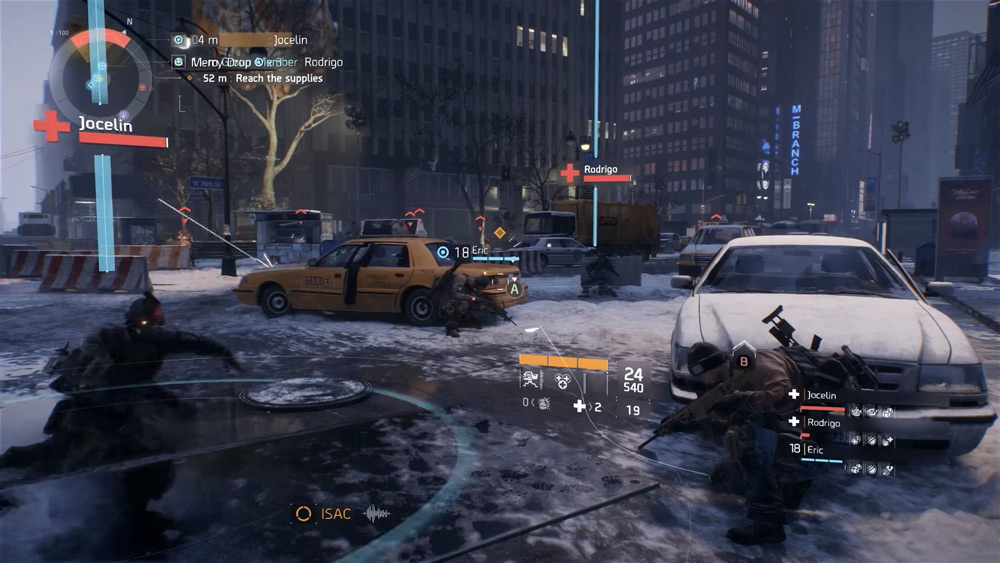Select Rodrigo in the group list

(x=823, y=422)
